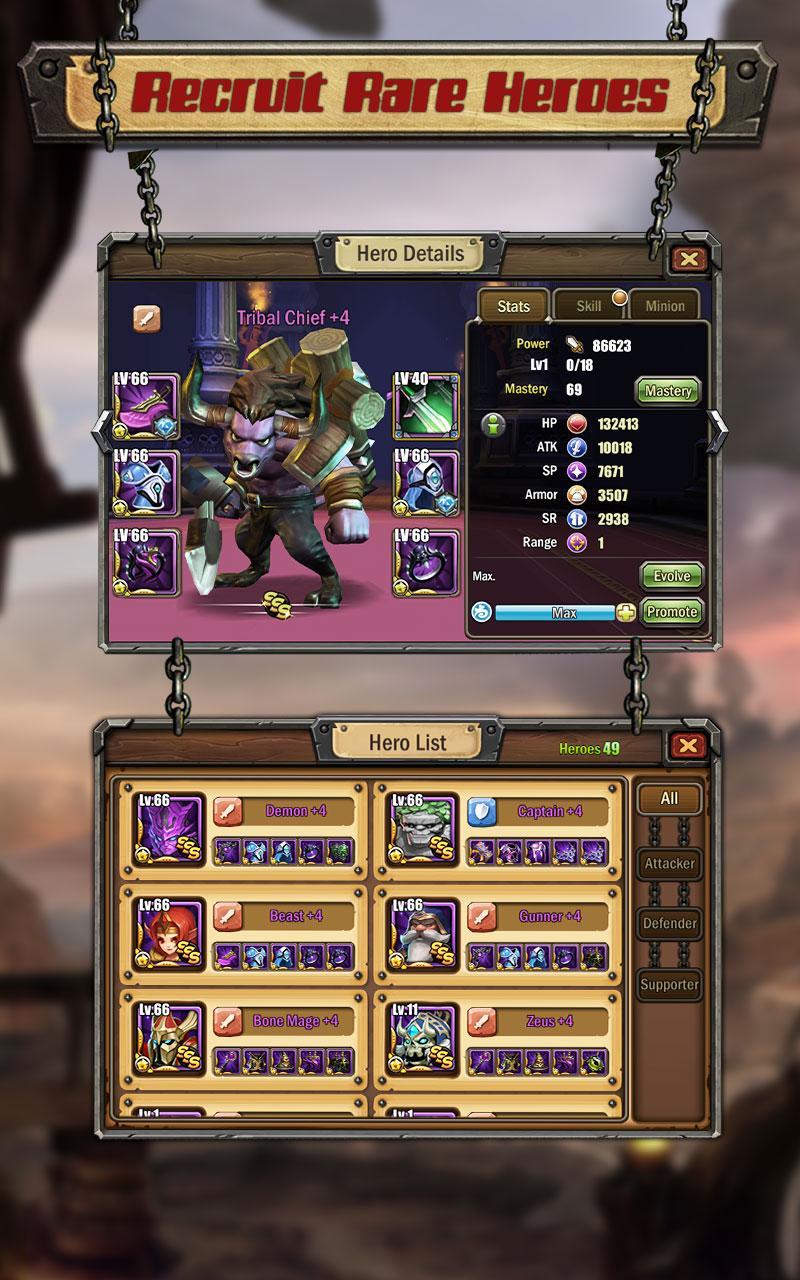Filter hero list by Supporter
The height and width of the screenshot is (1280, 800).
point(669,984)
